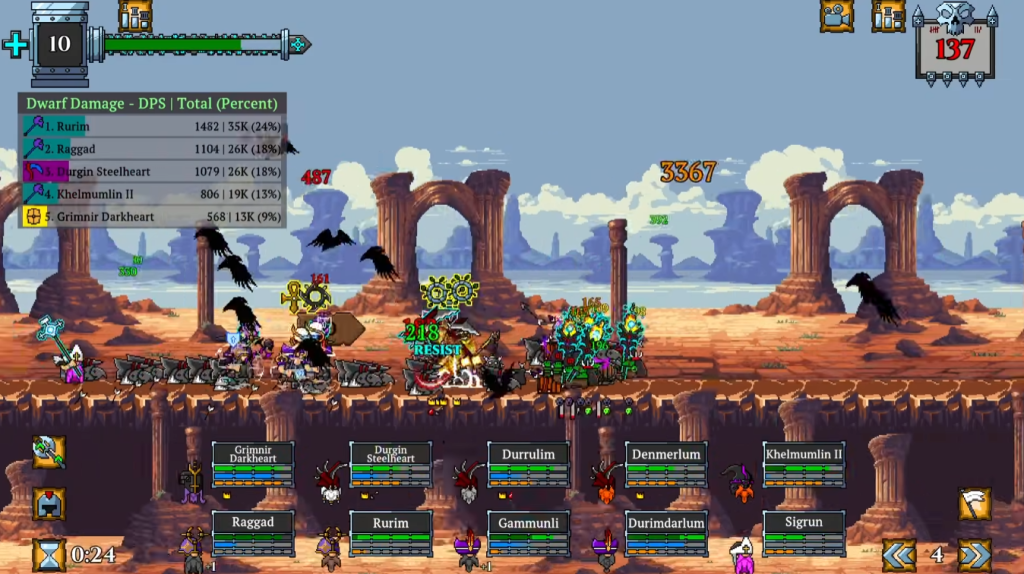Viewport: 1024px width, 574px height.
Task: Select Raggad's unit frame
Action: pos(253,533)
